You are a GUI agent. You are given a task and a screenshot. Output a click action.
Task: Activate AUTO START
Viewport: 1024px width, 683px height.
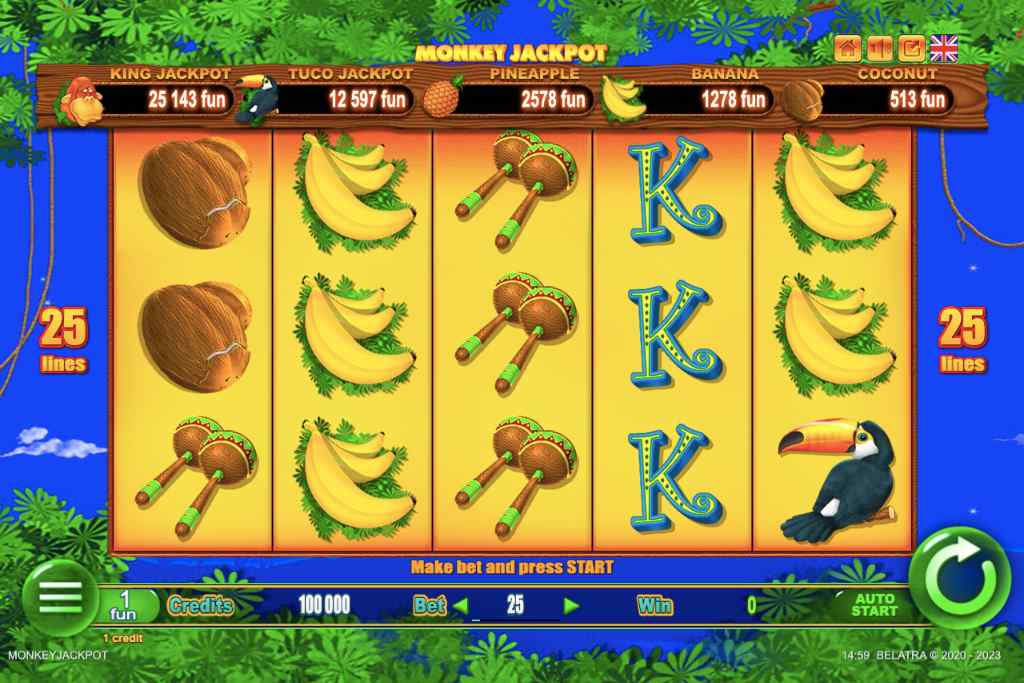click(873, 605)
